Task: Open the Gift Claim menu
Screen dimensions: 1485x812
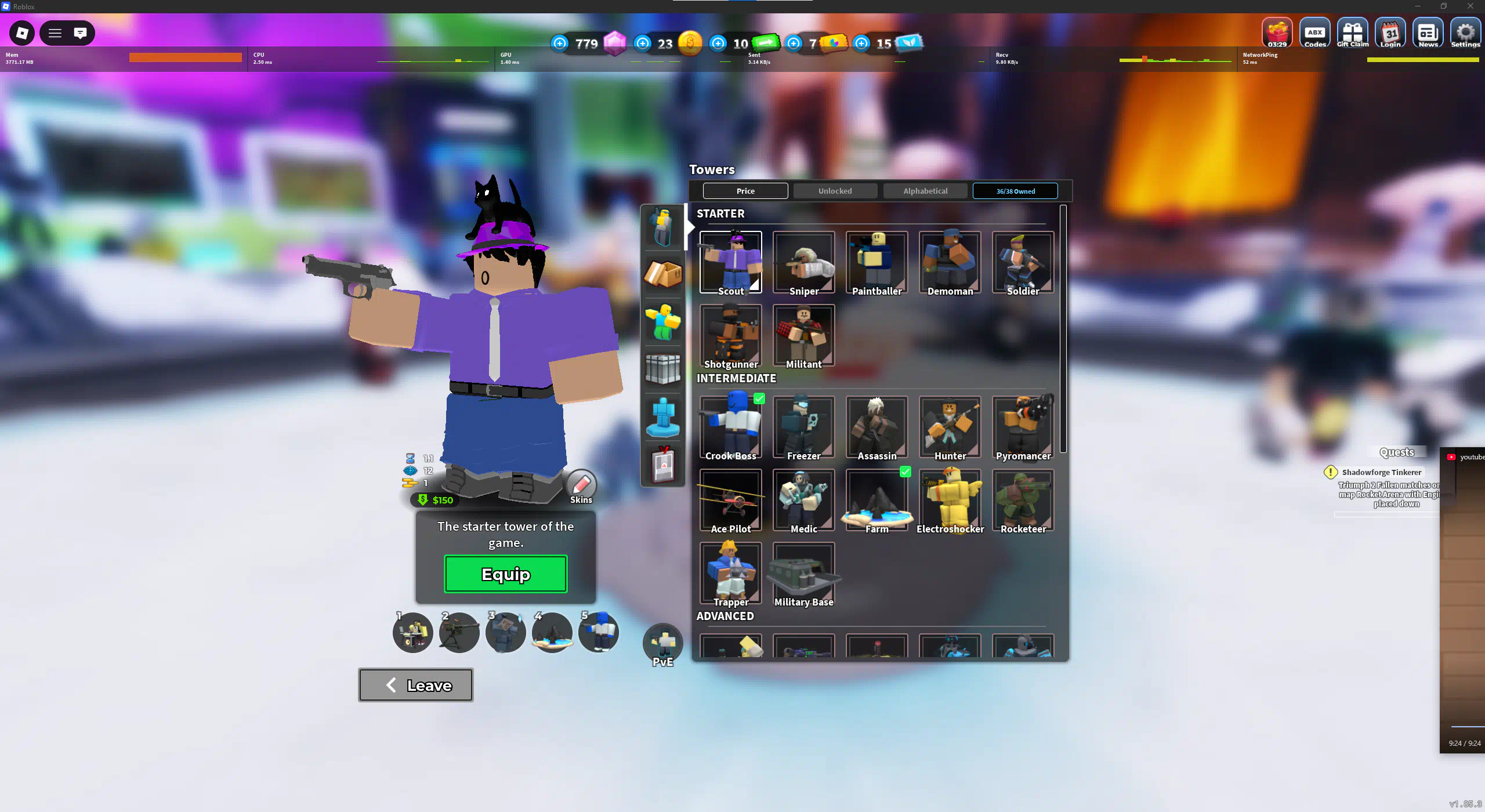Action: [1352, 34]
